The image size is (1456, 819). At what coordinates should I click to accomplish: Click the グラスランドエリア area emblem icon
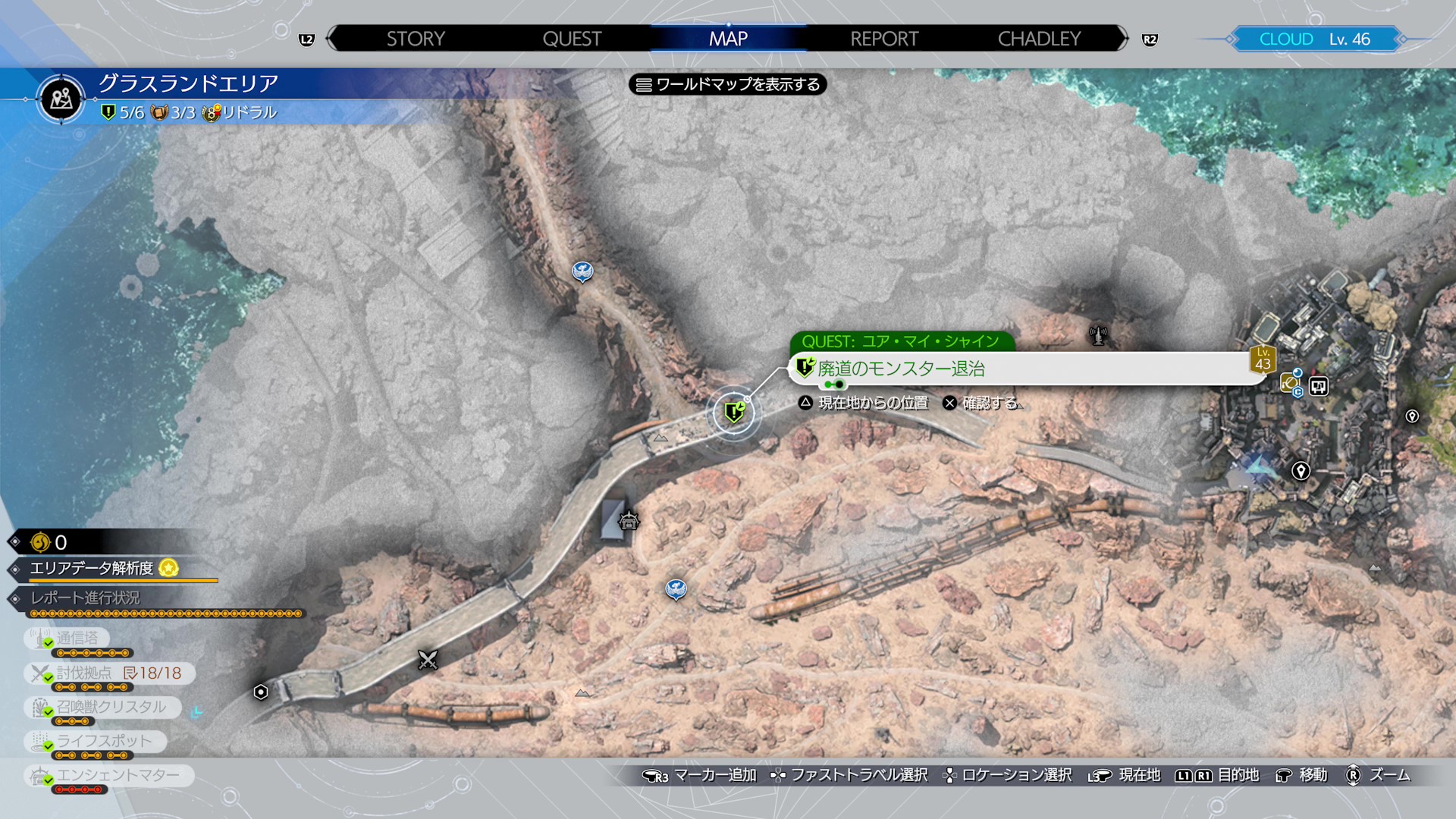(x=61, y=99)
